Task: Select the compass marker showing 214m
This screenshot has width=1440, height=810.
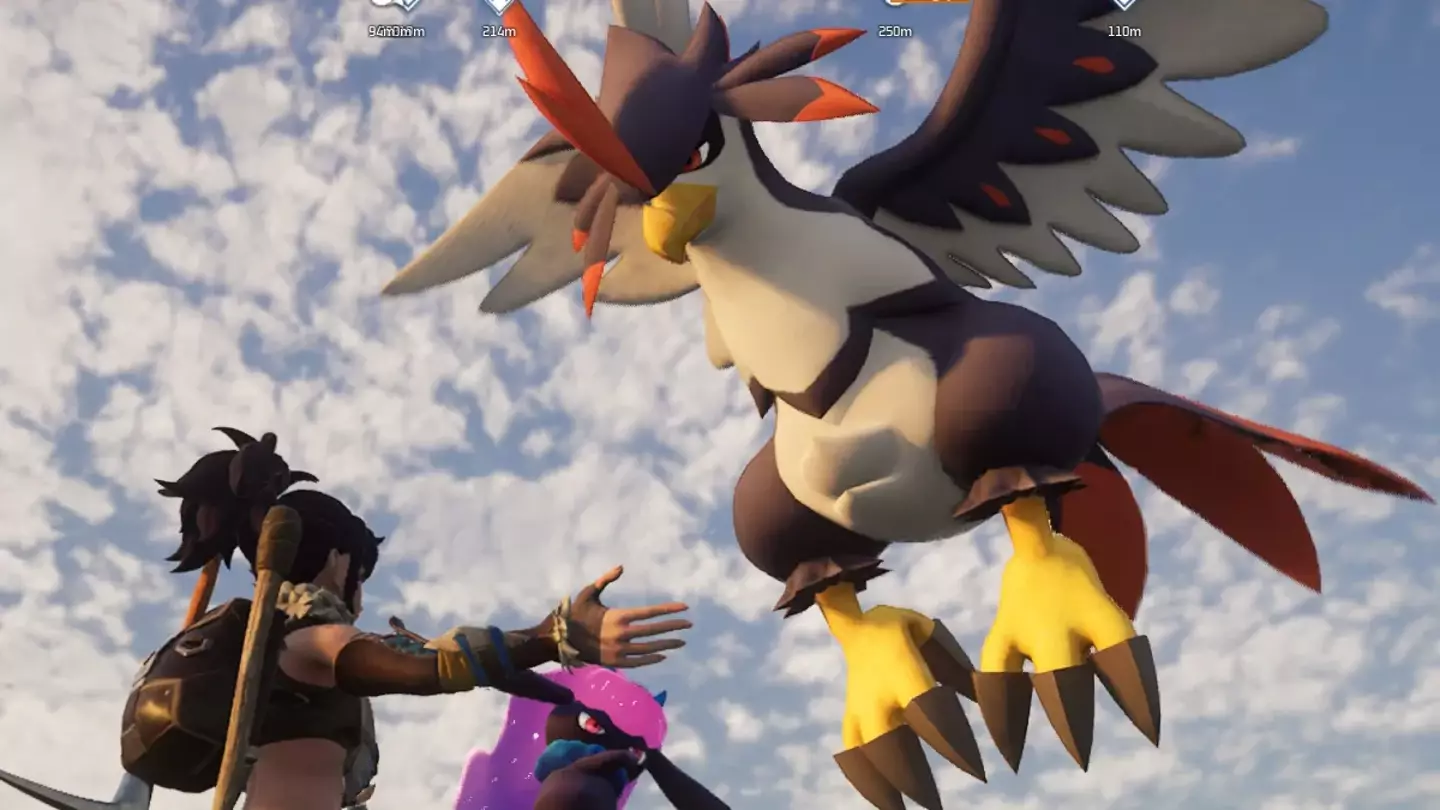Action: pyautogui.click(x=499, y=6)
